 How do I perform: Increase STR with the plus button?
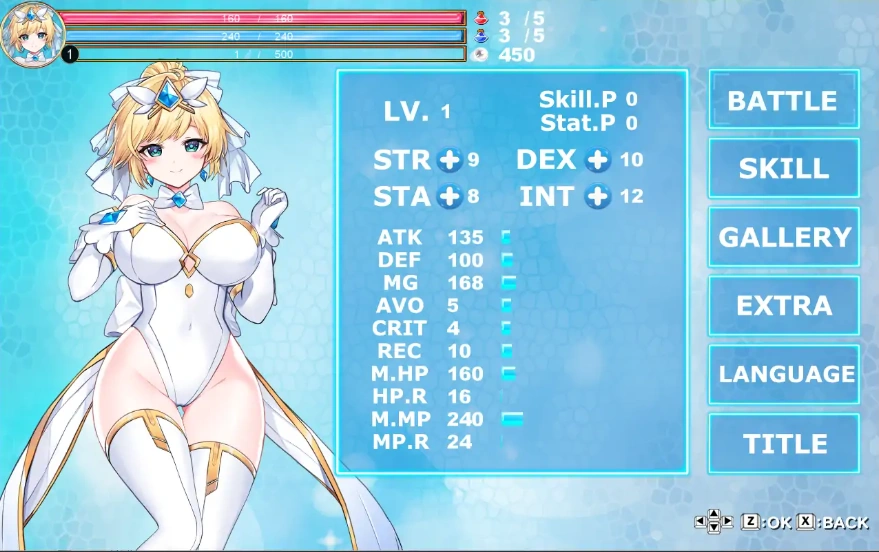pyautogui.click(x=448, y=160)
